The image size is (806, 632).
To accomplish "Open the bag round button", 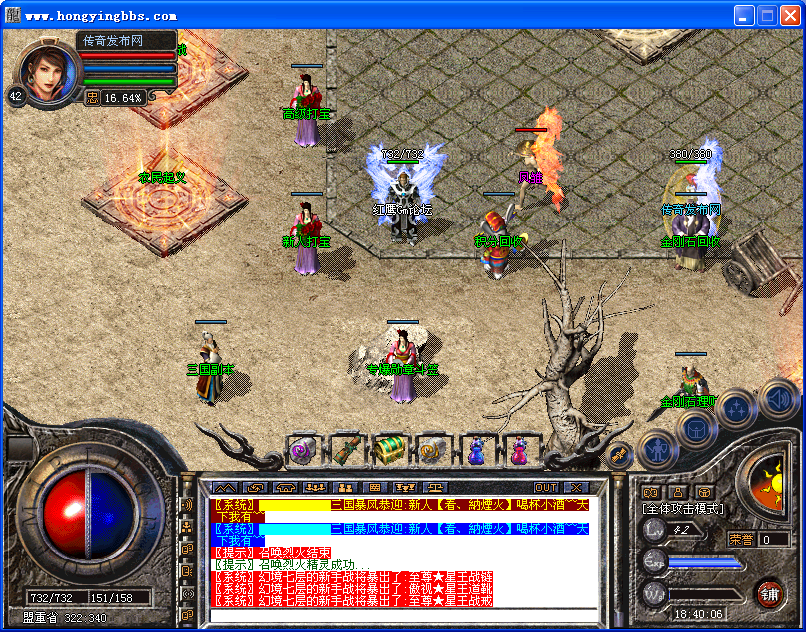I will click(x=696, y=428).
